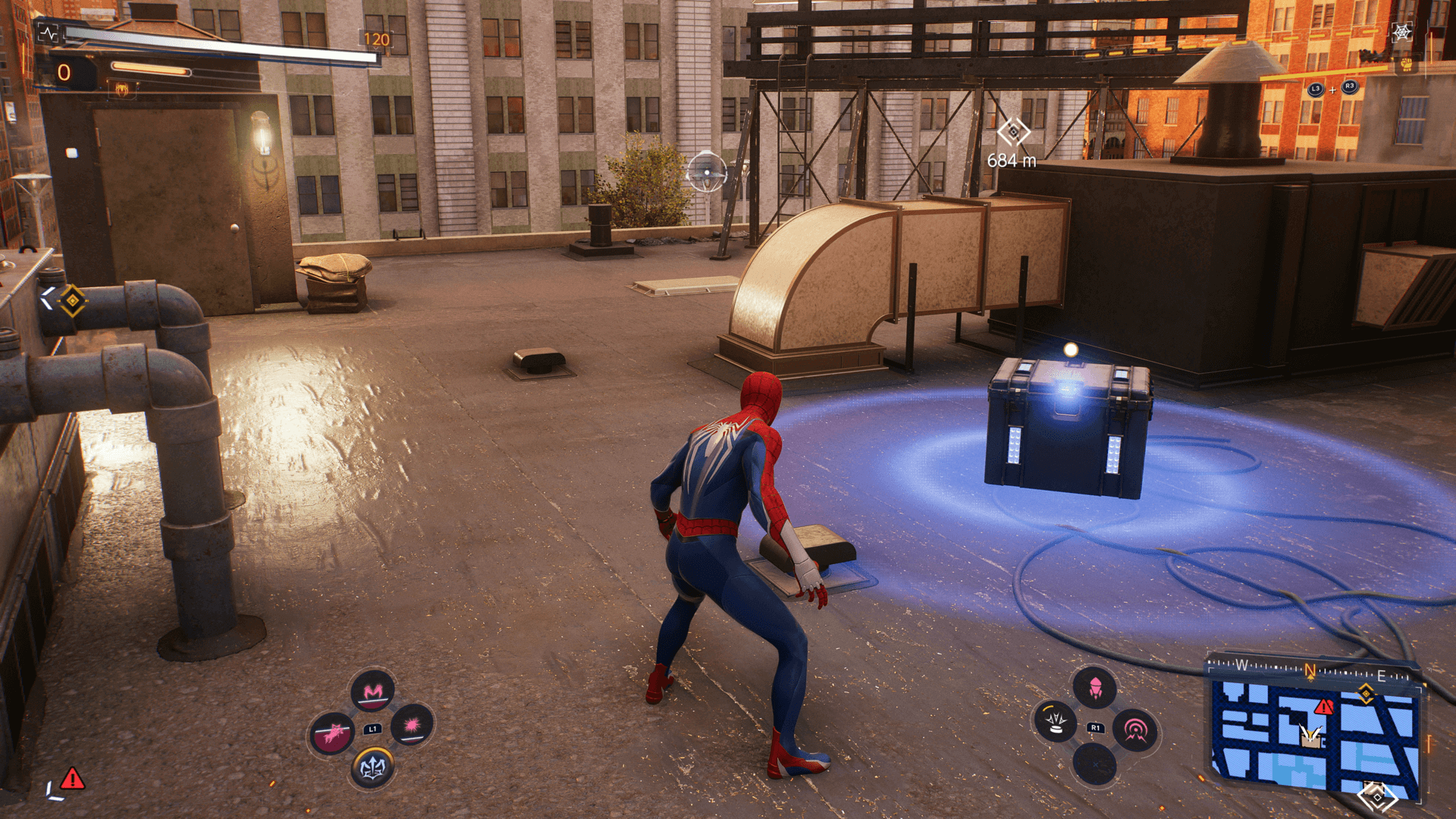Activate the gold-ringed trident-arrow ability icon

coord(372,767)
